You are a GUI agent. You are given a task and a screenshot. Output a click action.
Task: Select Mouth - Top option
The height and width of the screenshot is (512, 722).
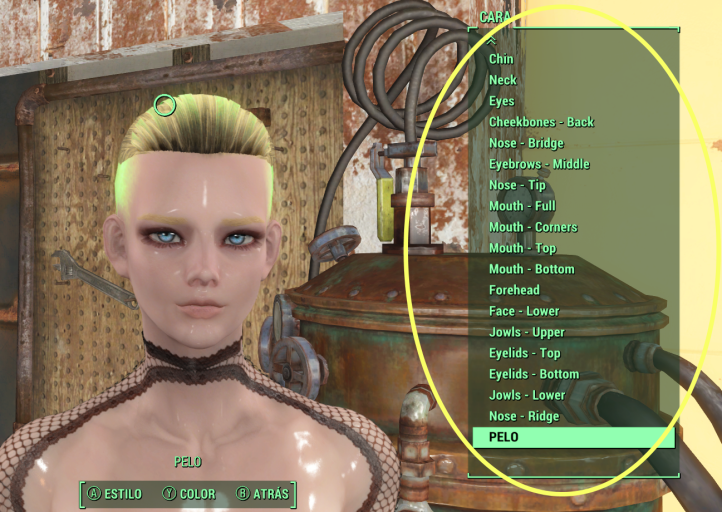click(x=522, y=248)
